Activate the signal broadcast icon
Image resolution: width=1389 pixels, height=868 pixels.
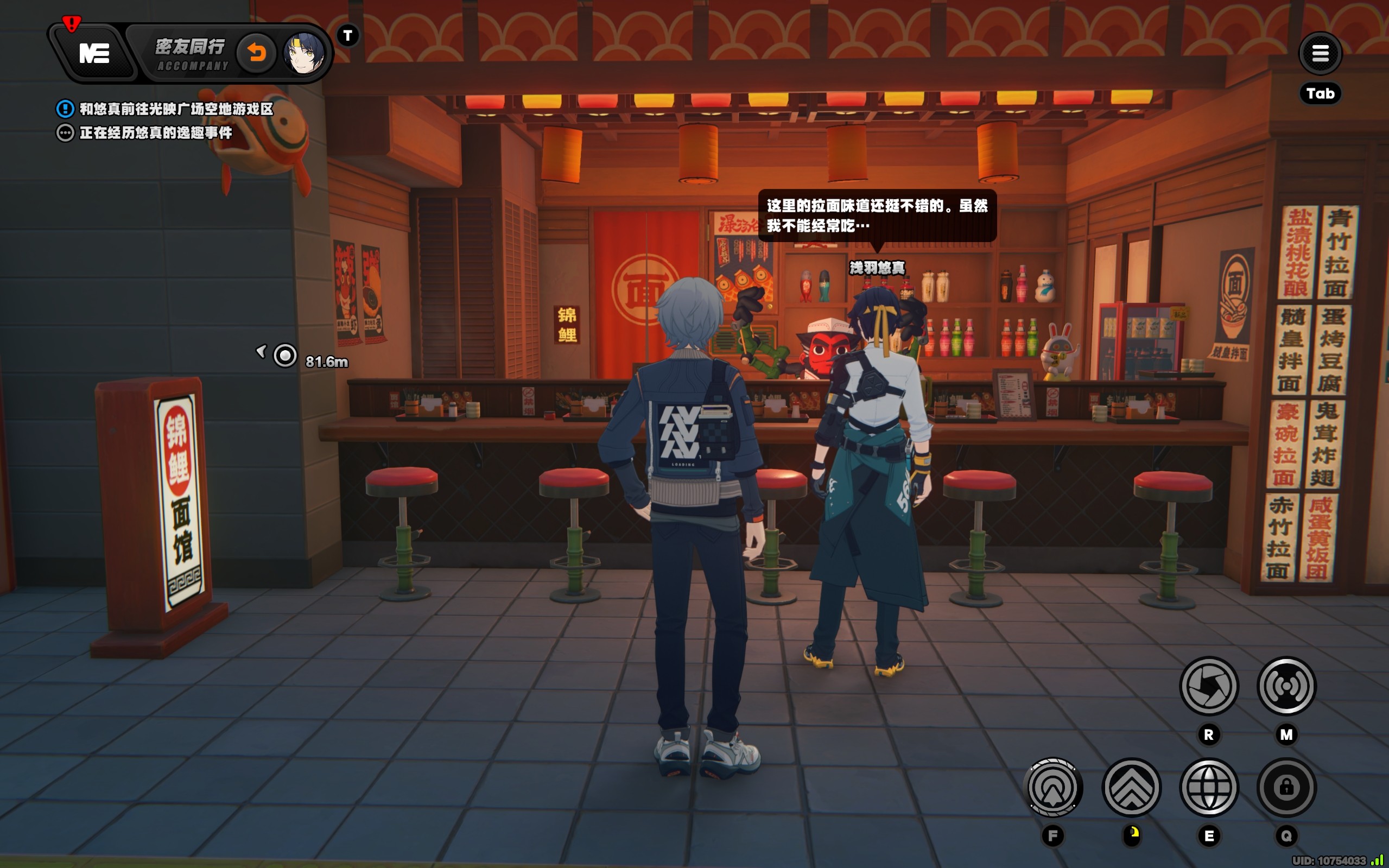tap(1286, 686)
